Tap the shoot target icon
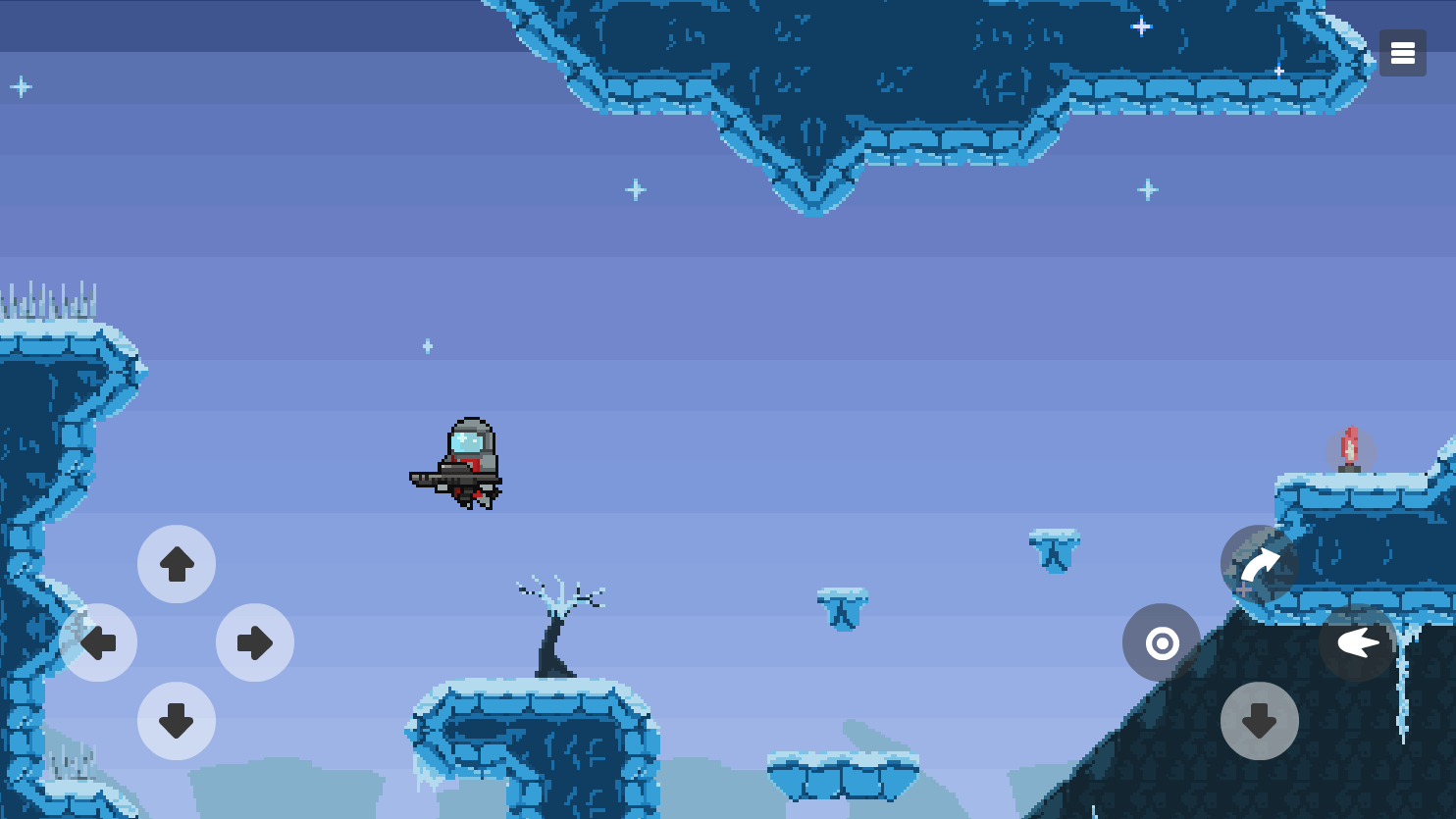The height and width of the screenshot is (819, 1456). click(x=1162, y=642)
